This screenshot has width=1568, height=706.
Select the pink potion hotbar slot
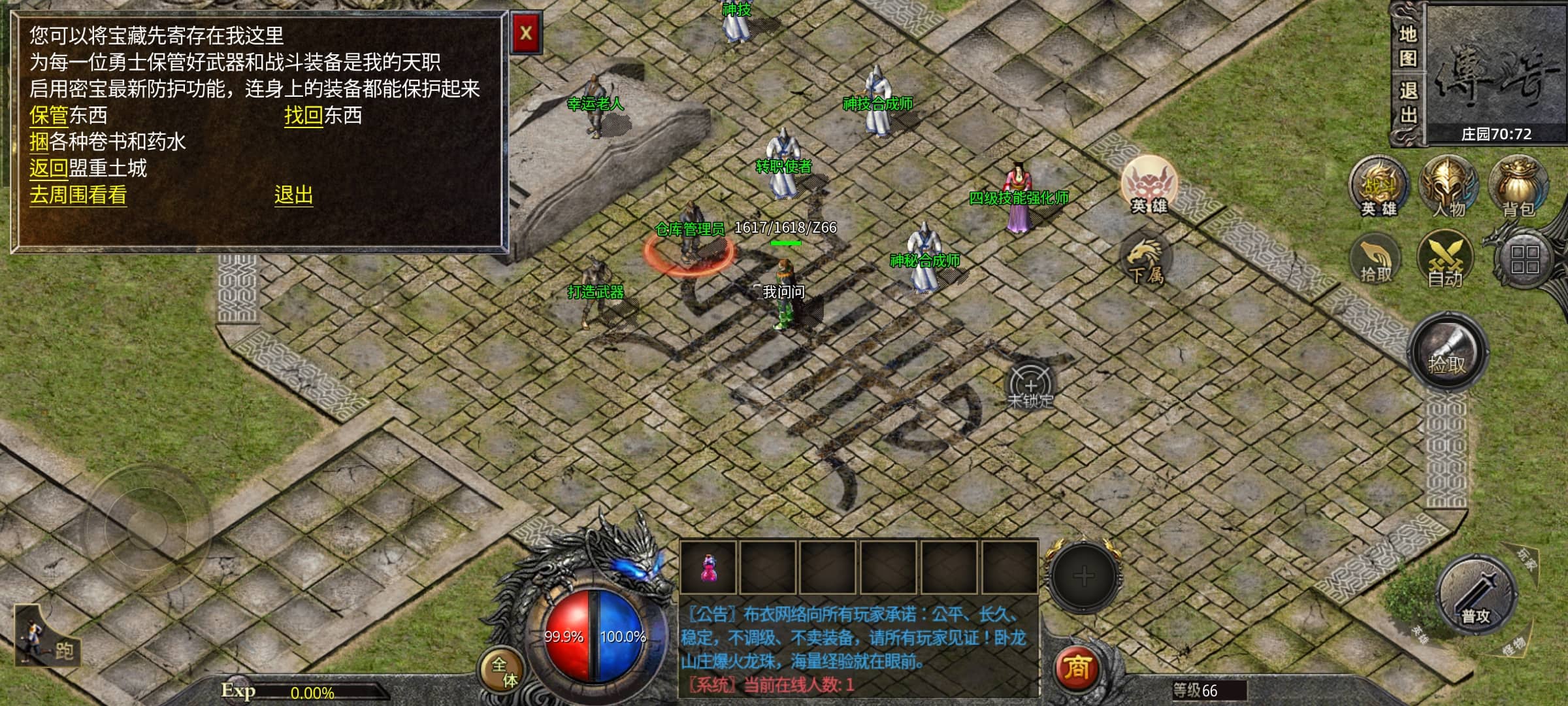click(708, 567)
